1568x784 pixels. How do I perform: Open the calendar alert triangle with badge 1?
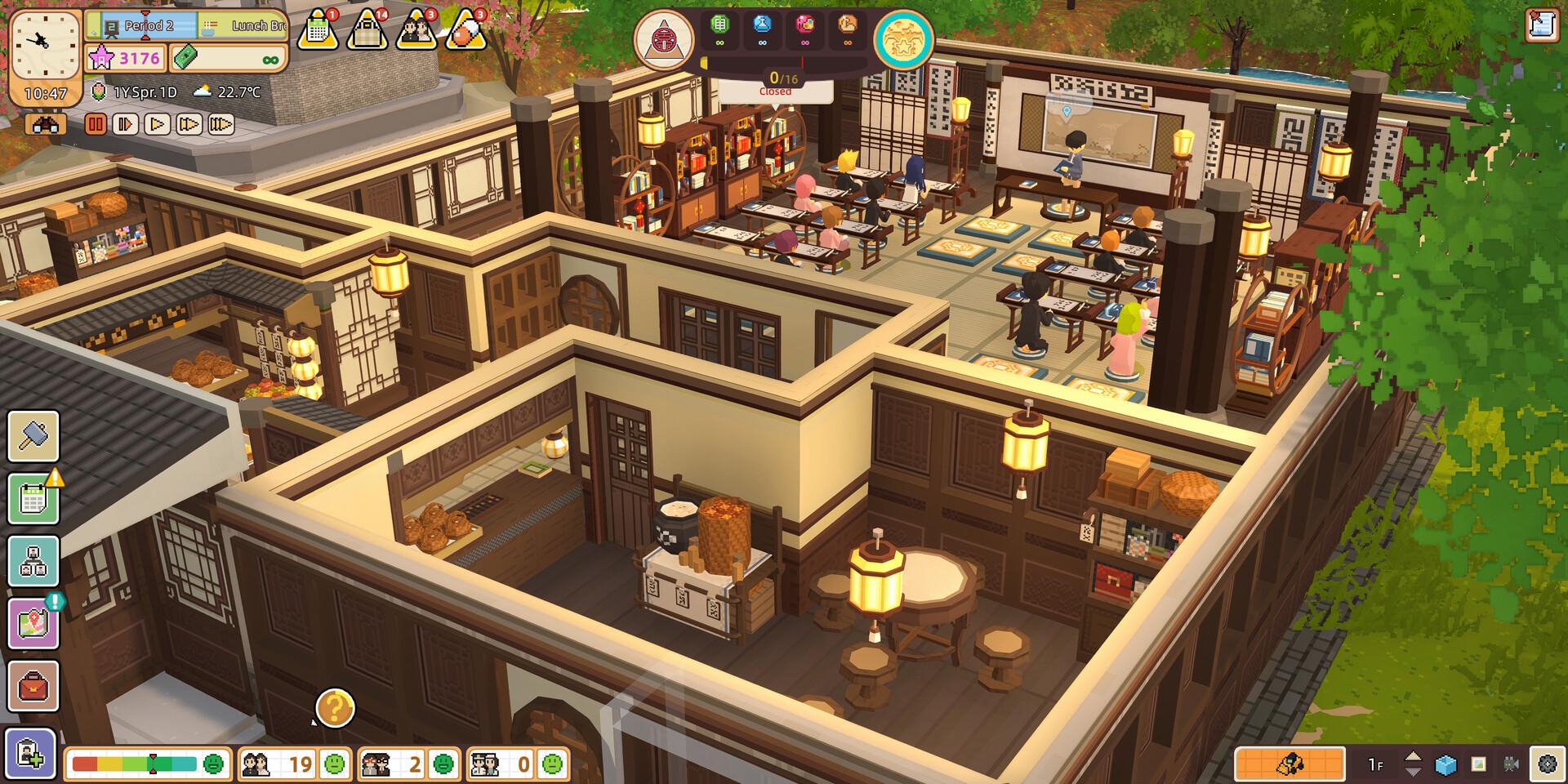point(318,29)
